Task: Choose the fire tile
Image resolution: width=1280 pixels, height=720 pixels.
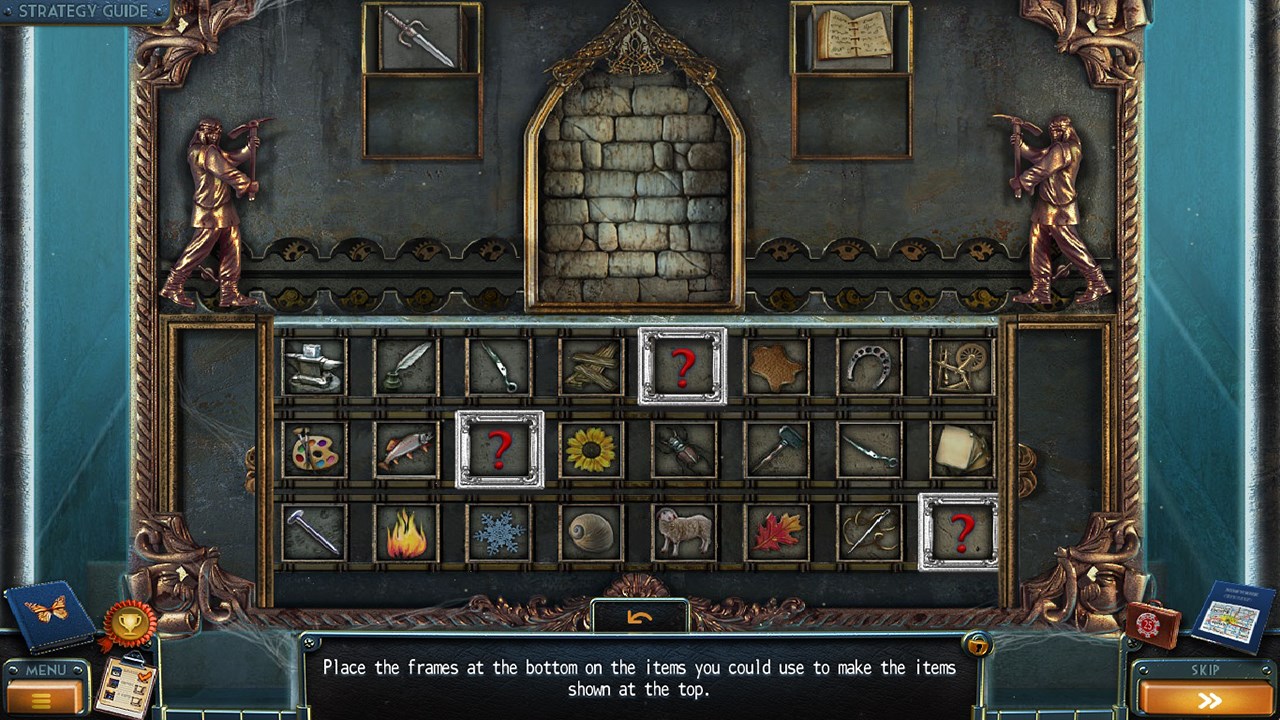Action: click(406, 533)
